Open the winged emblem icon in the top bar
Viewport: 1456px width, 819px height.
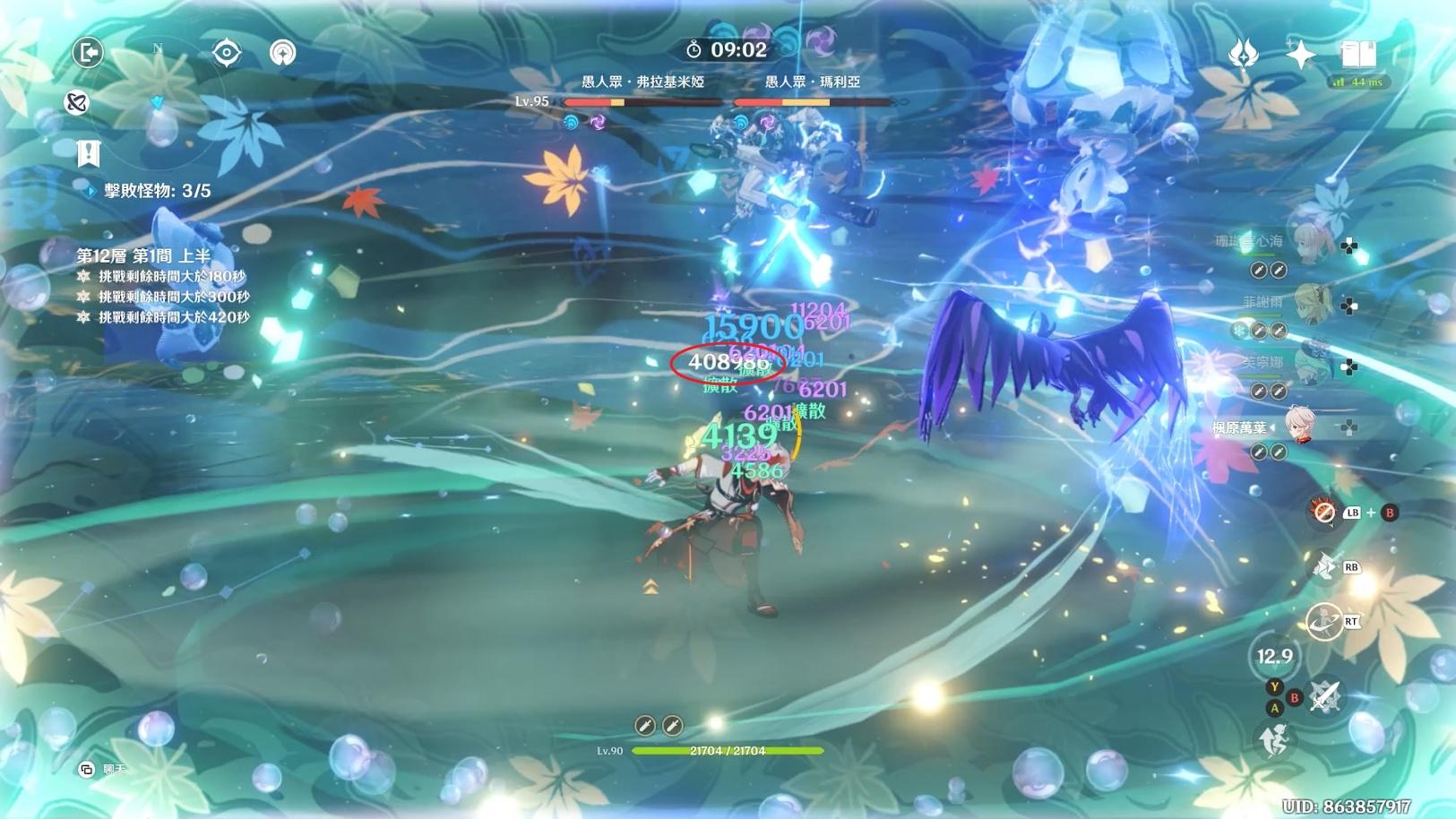click(x=1243, y=55)
